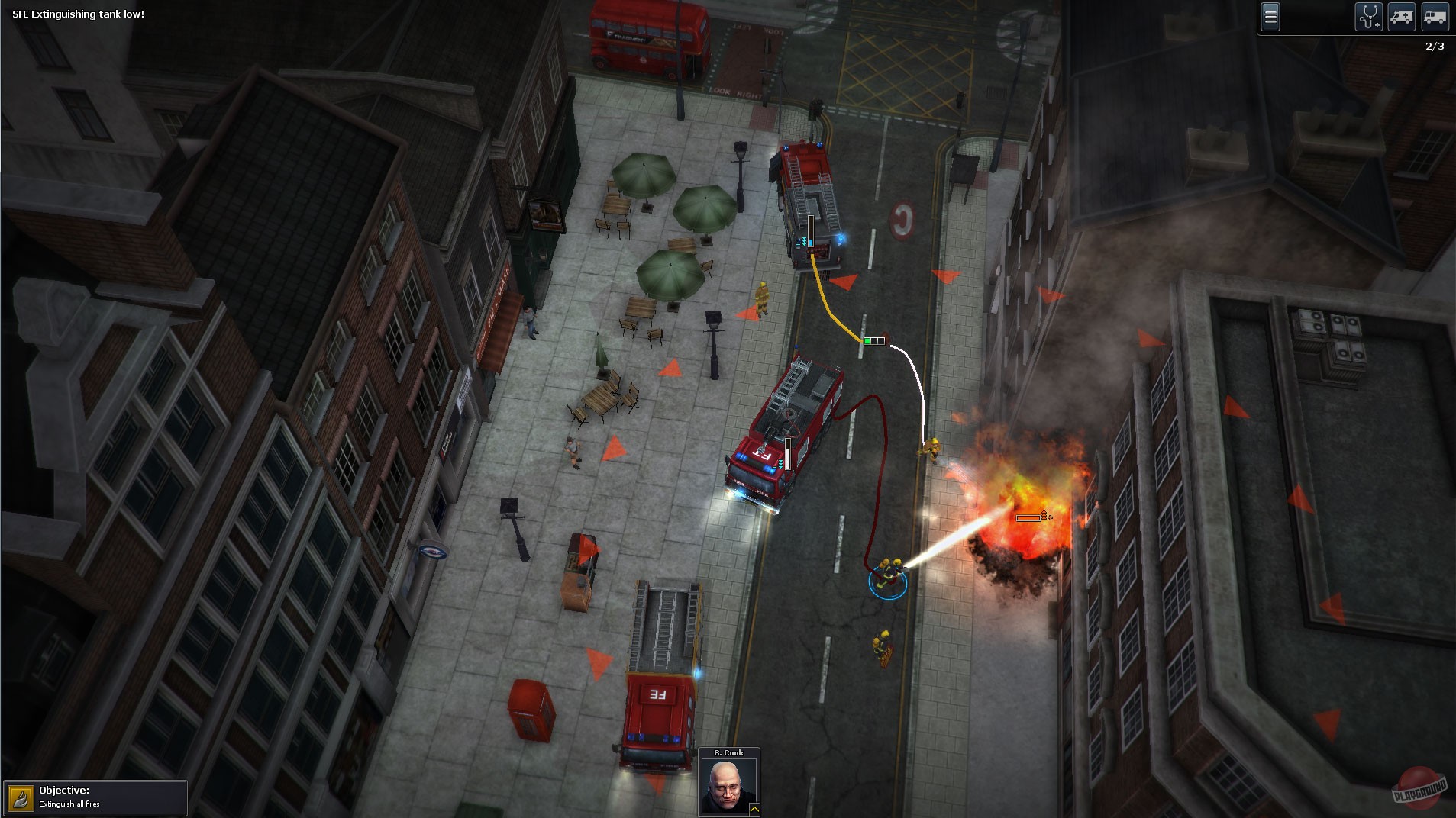Click the SFE Extinguishing tank low warning
The height and width of the screenshot is (818, 1456).
(80, 14)
